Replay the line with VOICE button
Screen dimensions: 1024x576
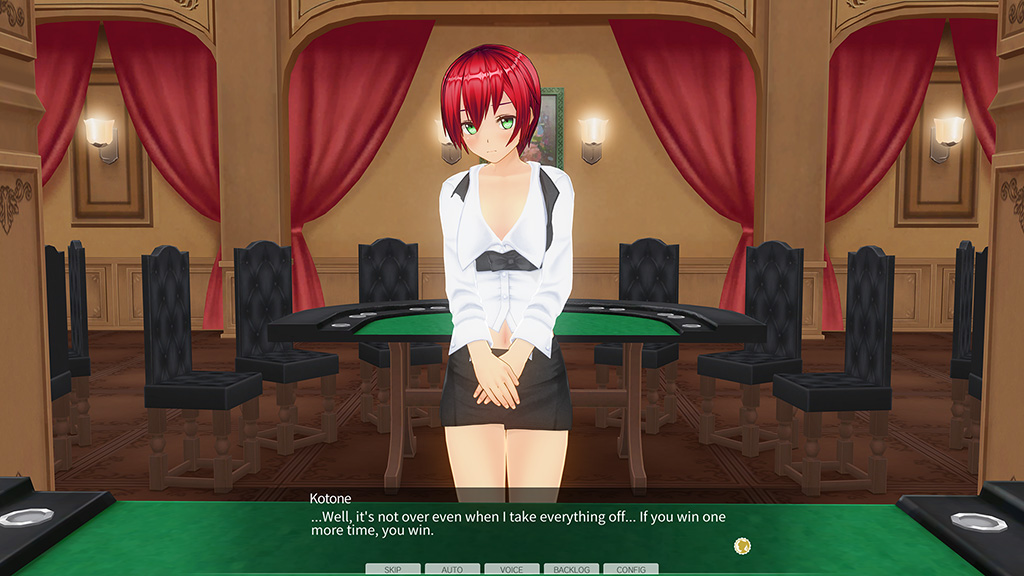click(511, 569)
